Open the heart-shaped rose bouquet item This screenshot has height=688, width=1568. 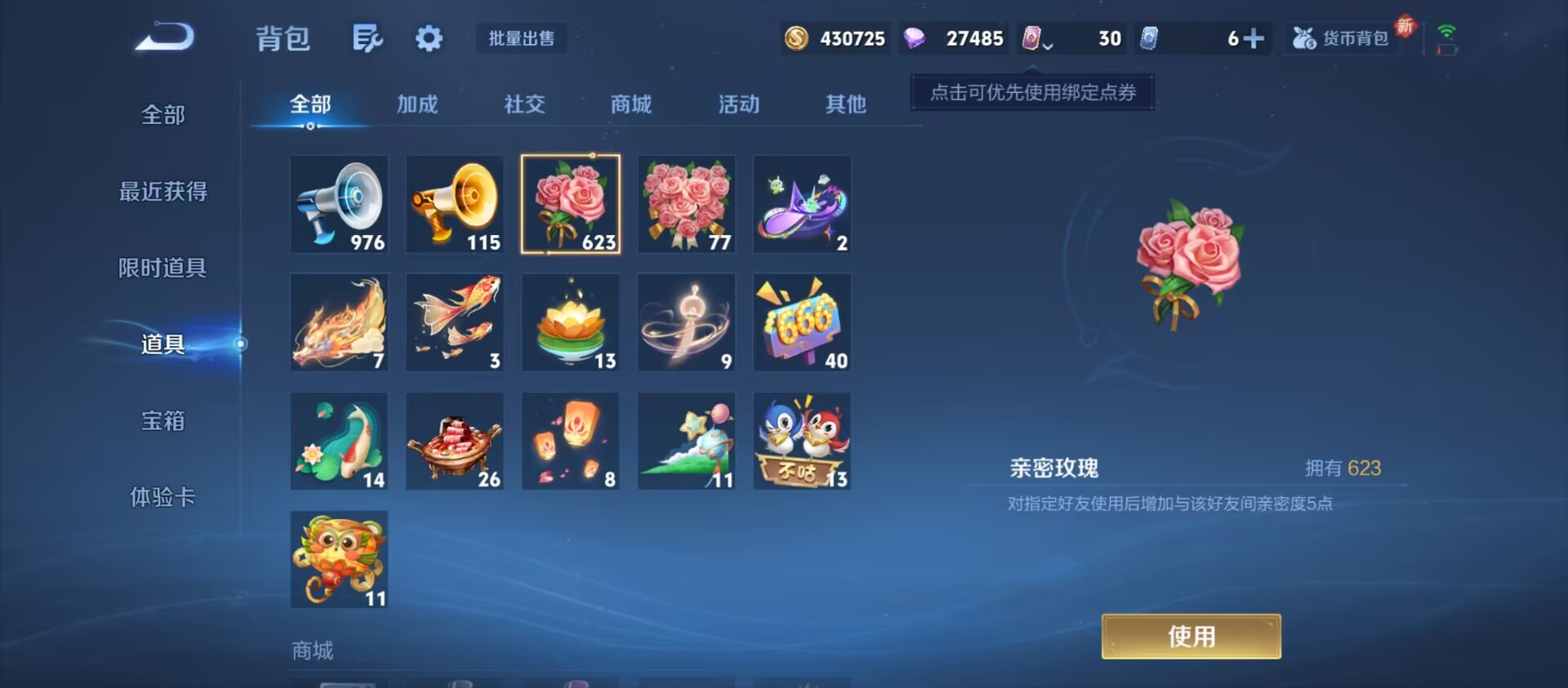tap(686, 202)
